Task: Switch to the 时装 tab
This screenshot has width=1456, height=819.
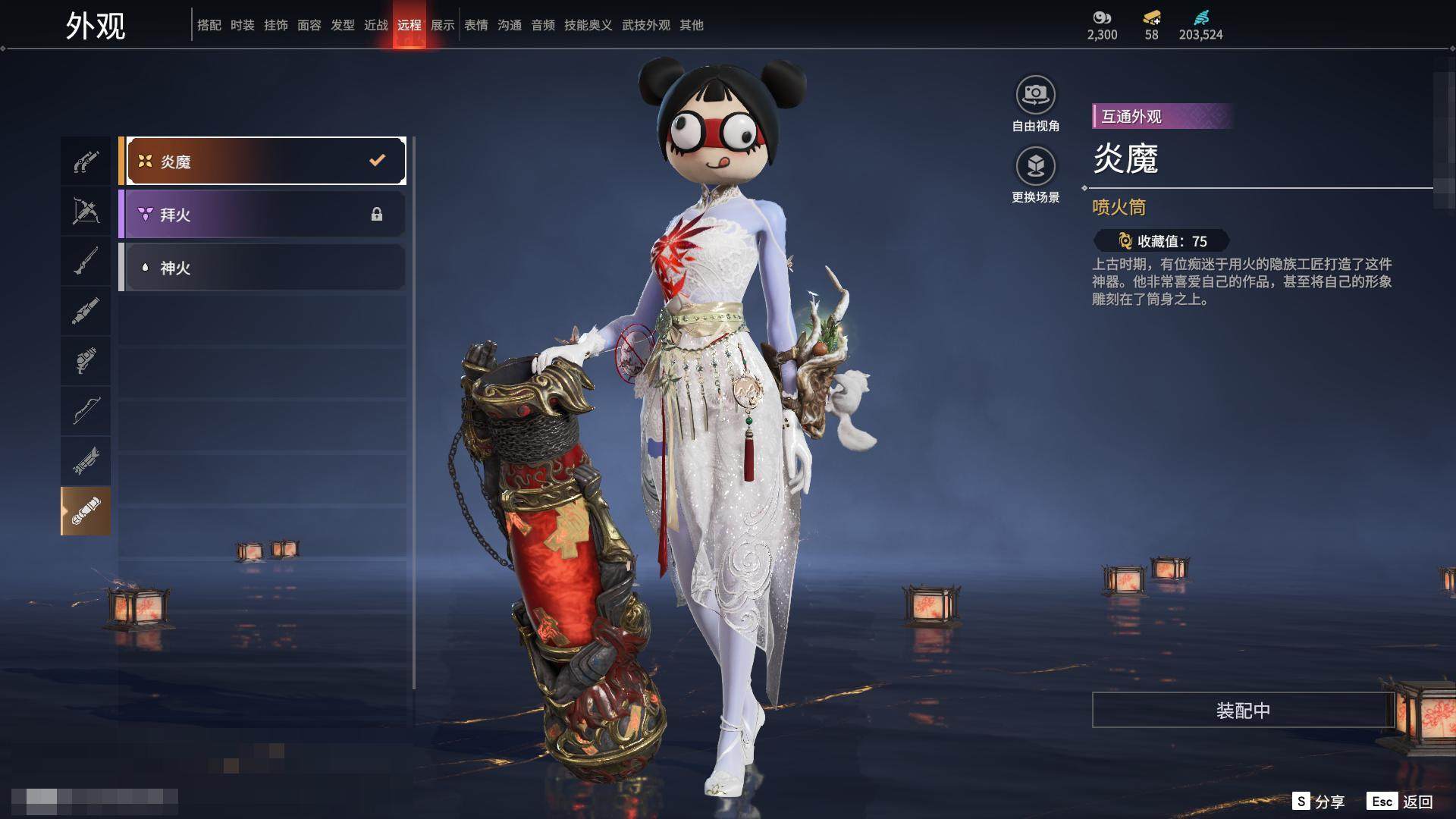Action: pyautogui.click(x=243, y=25)
